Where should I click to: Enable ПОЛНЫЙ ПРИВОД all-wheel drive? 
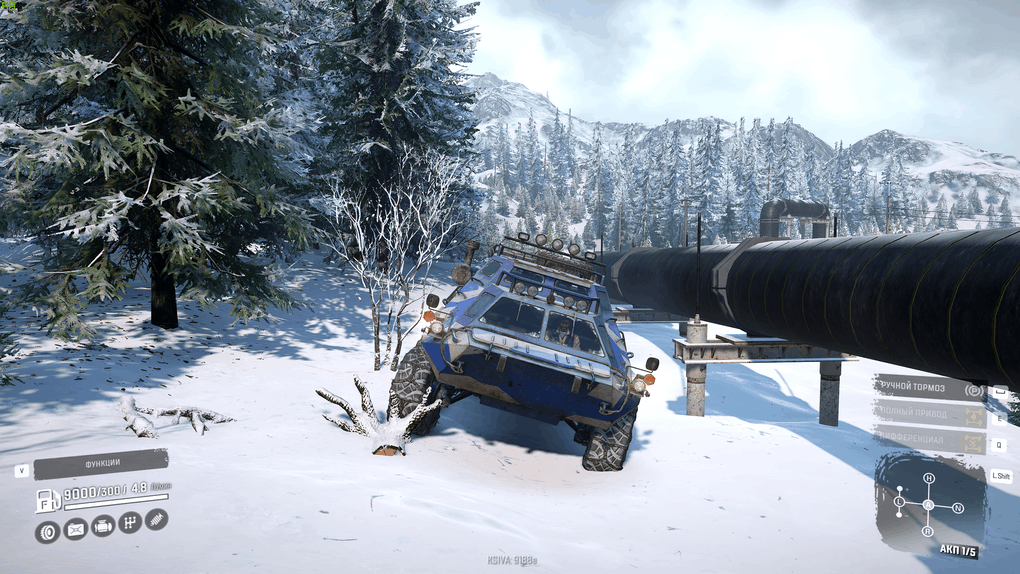pyautogui.click(x=930, y=414)
